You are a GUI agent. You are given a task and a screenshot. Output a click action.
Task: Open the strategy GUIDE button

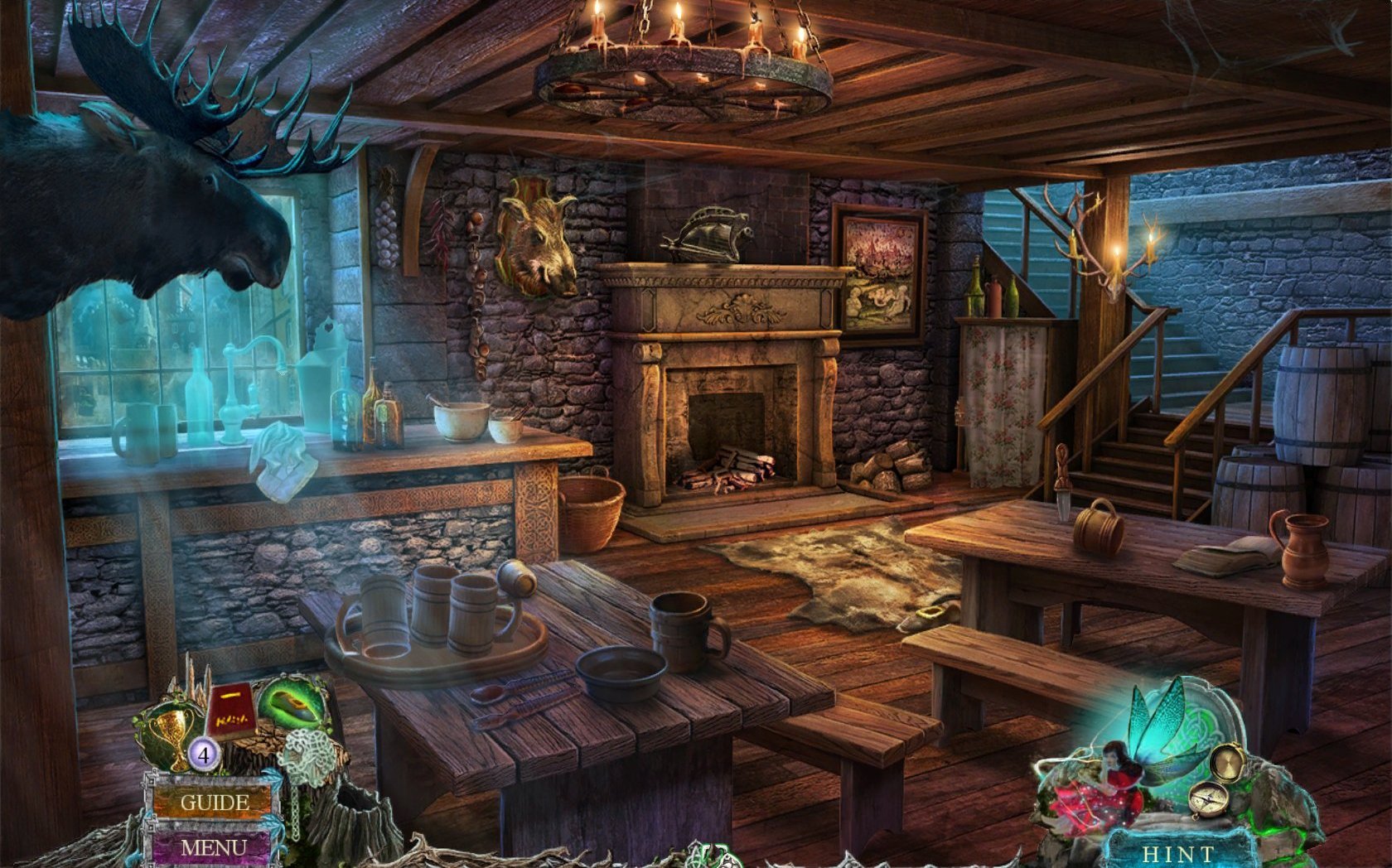[x=214, y=802]
